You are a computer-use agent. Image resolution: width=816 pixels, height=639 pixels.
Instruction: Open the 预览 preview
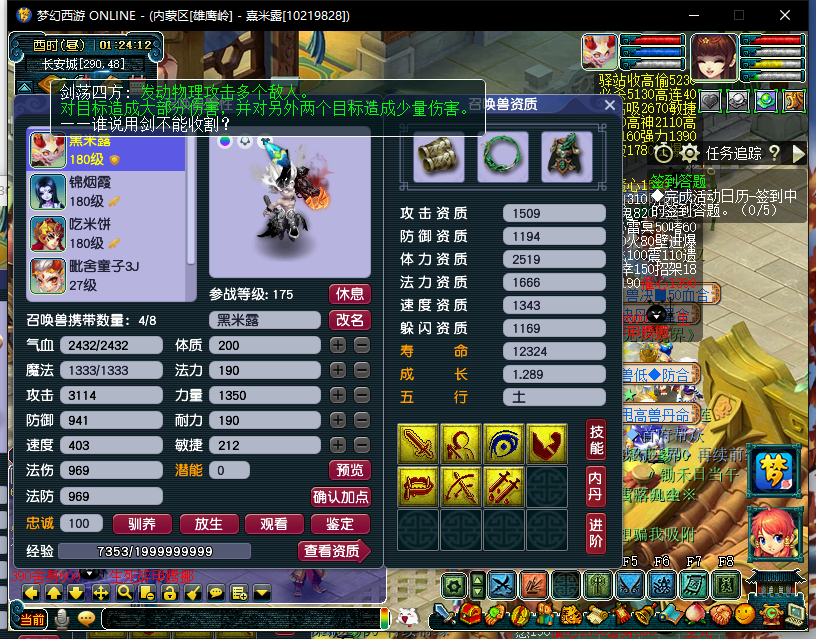pyautogui.click(x=349, y=470)
